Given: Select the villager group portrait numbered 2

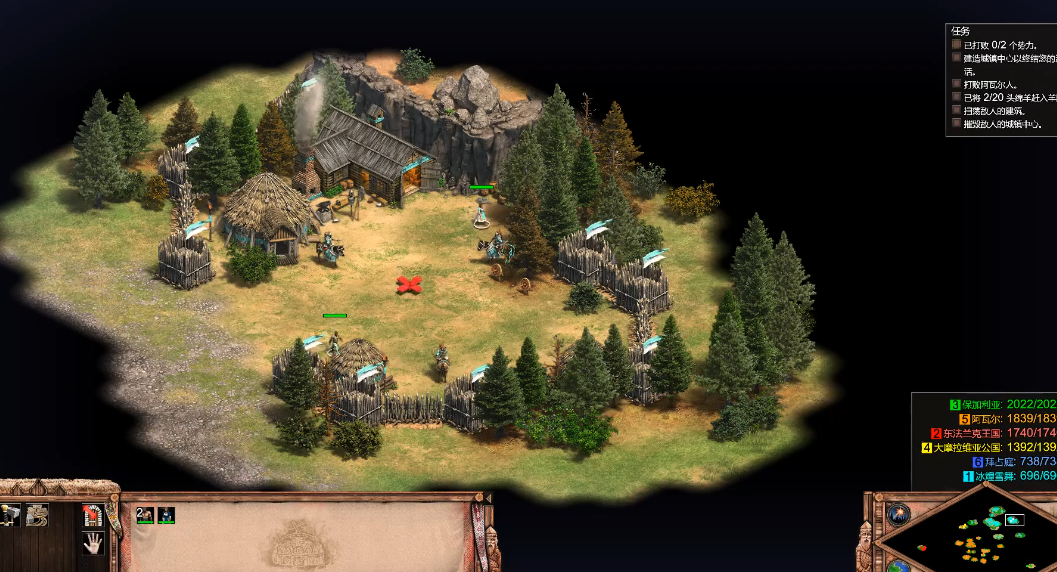Looking at the screenshot, I should 145,515.
